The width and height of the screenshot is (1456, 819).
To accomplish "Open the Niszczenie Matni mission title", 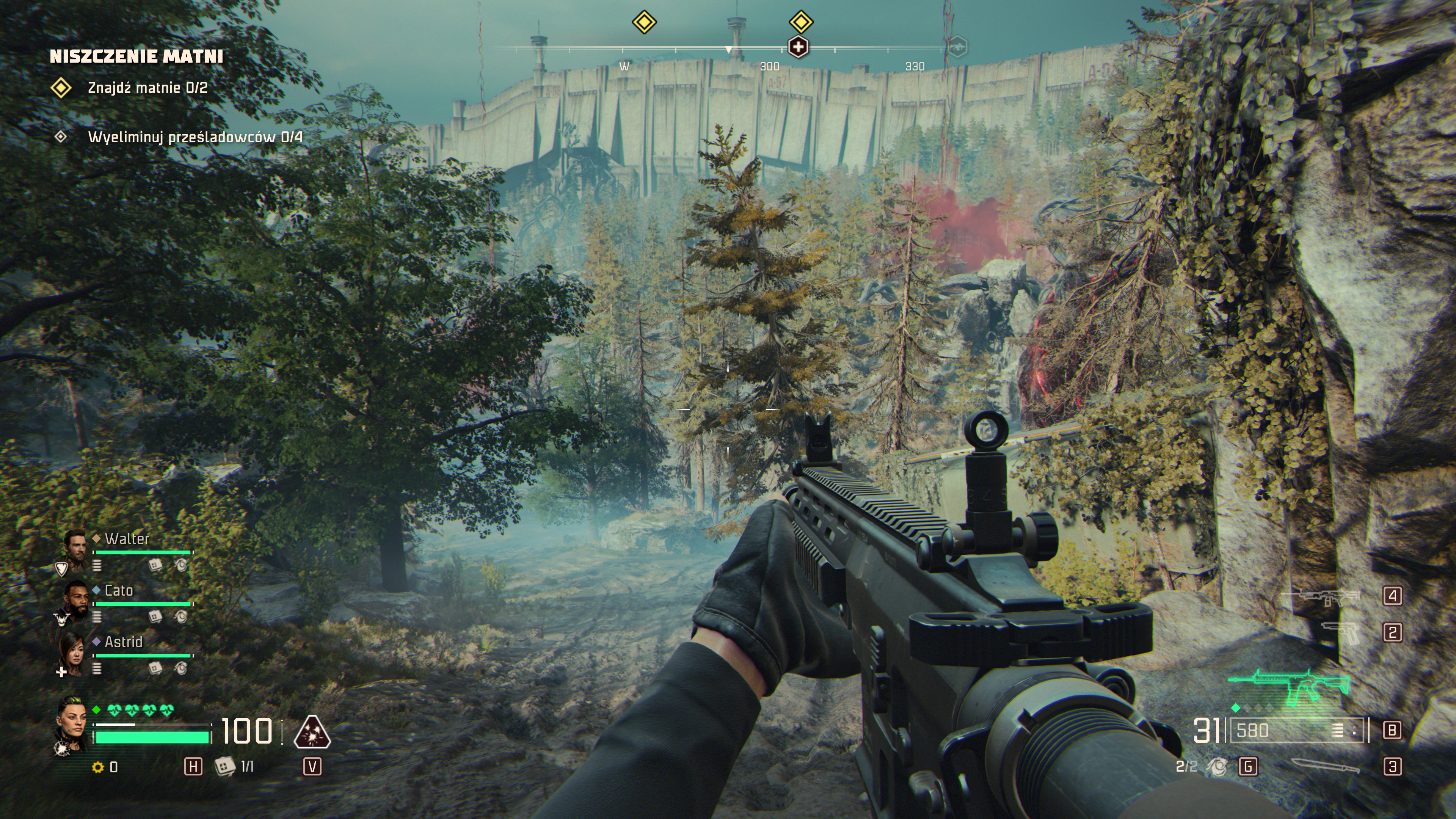I will pos(136,56).
